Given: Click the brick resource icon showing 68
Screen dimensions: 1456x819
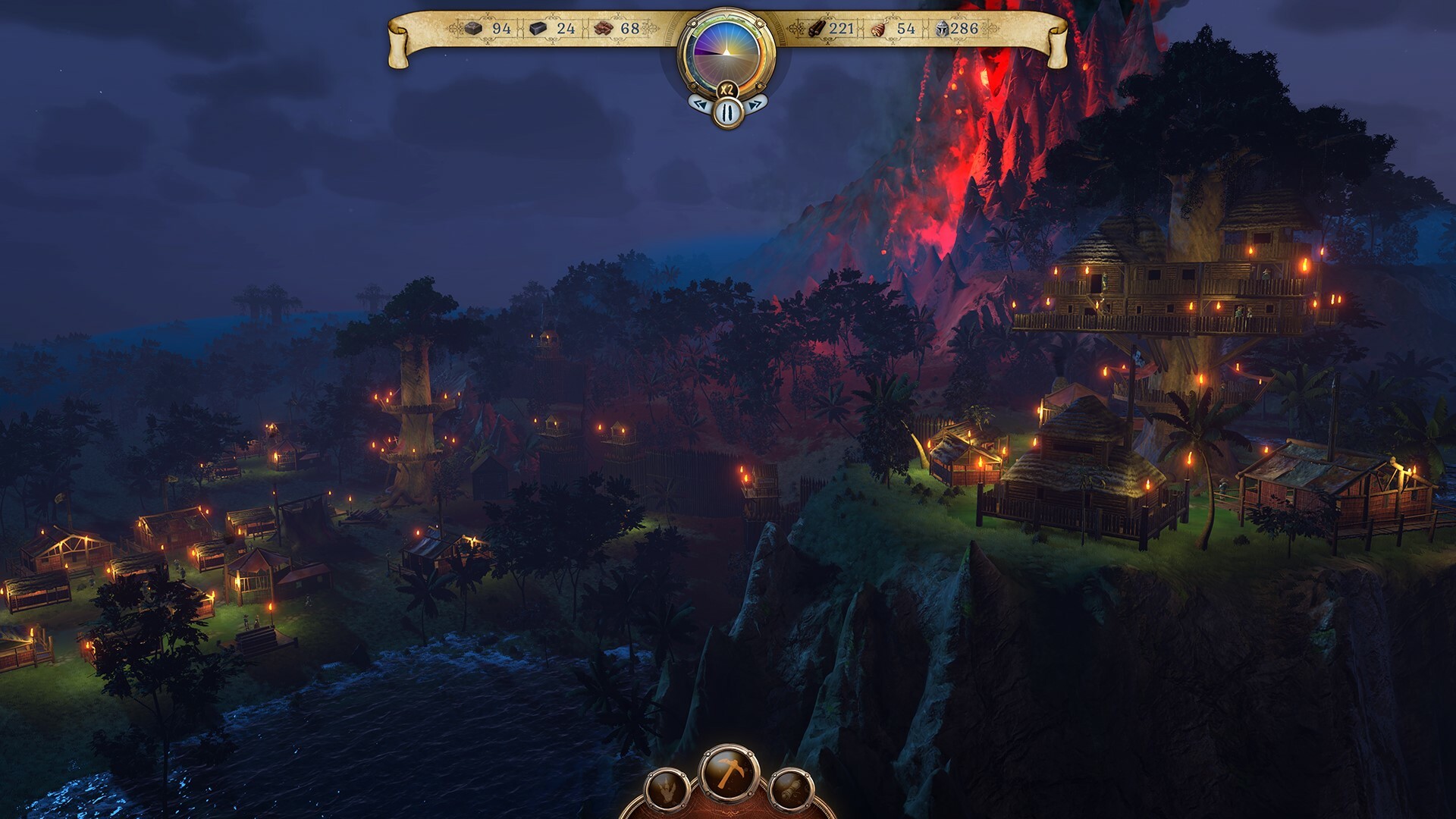Looking at the screenshot, I should pyautogui.click(x=602, y=27).
